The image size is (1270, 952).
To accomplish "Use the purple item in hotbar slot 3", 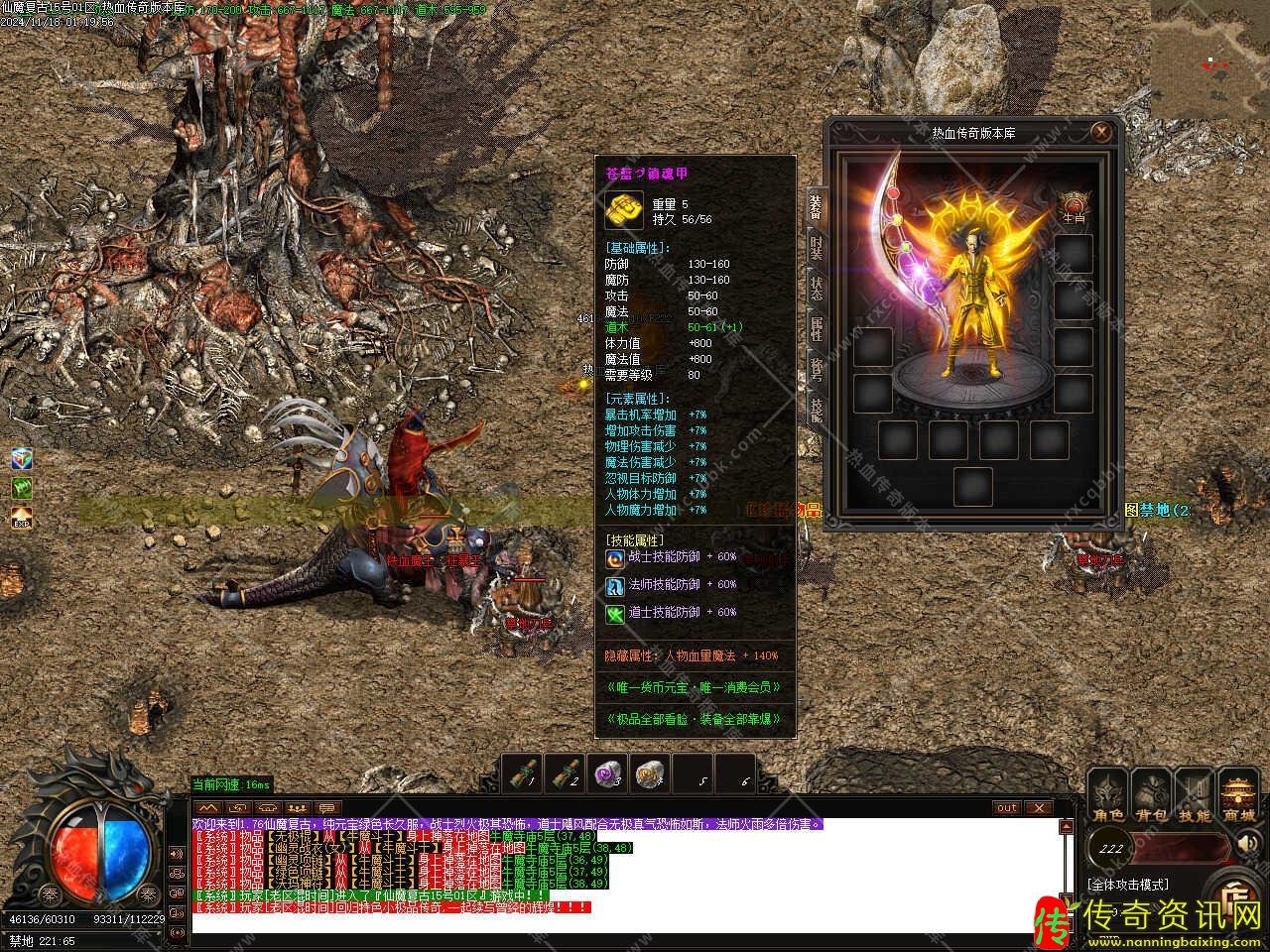I will click(606, 773).
